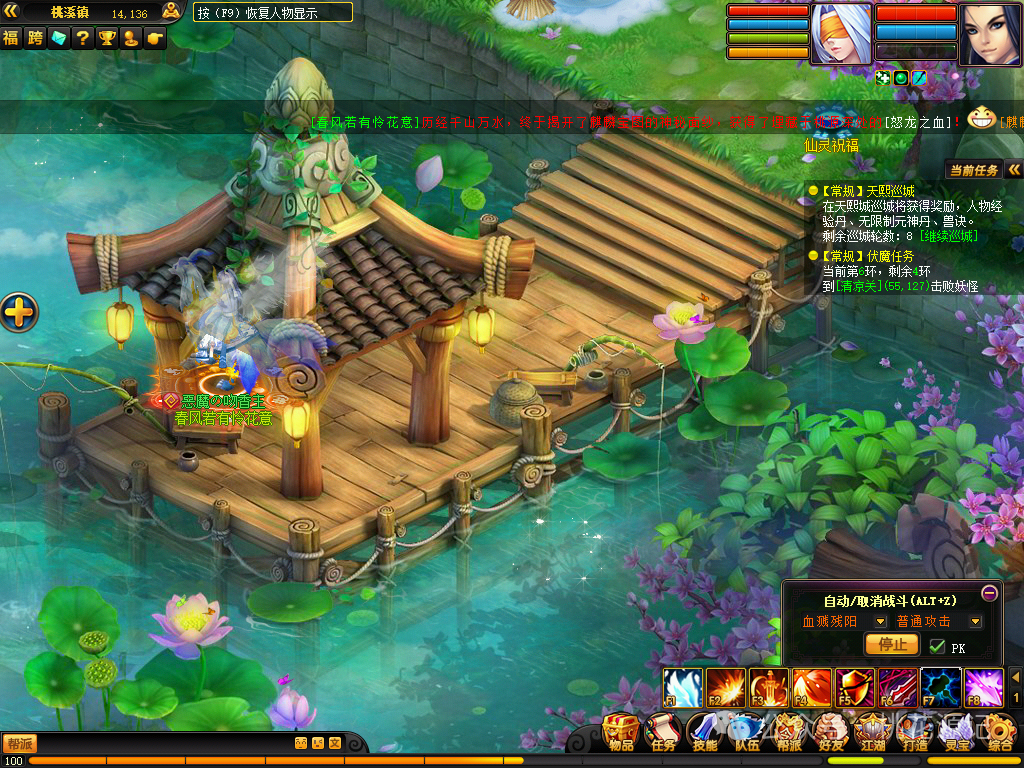
Task: Toggle the PK checkbox
Action: (937, 646)
